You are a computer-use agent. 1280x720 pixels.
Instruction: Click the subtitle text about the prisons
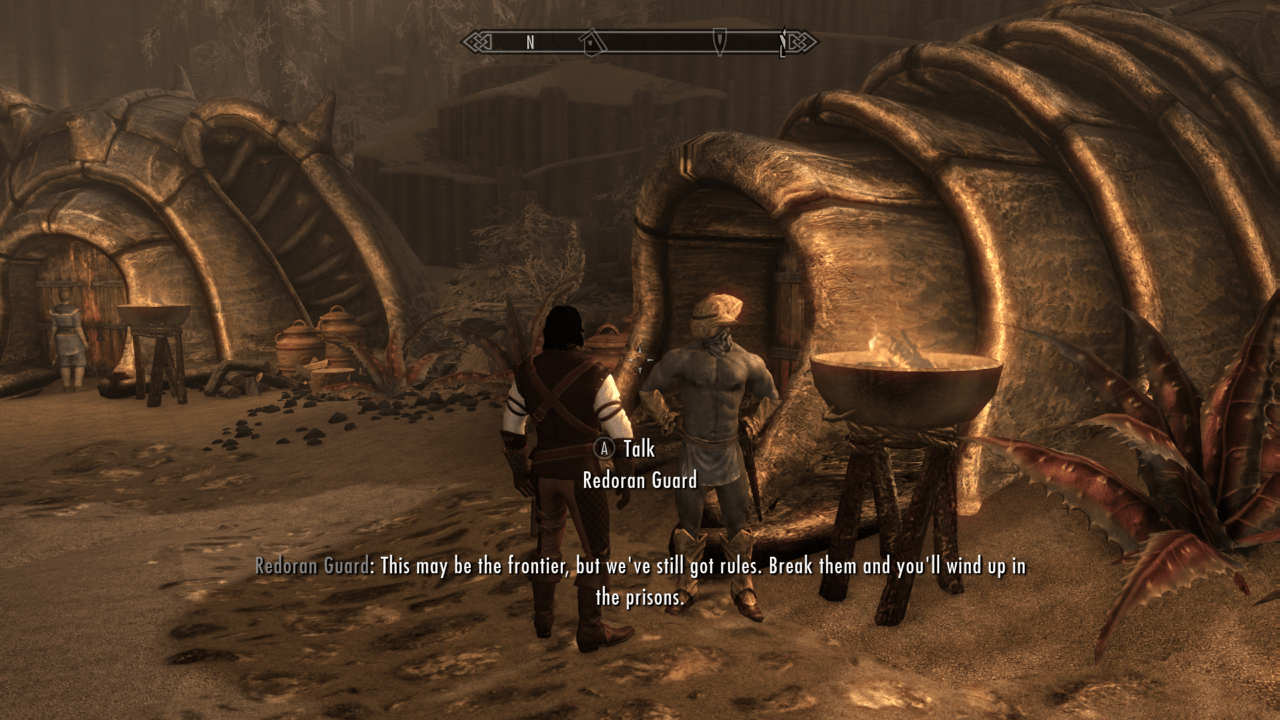(640, 592)
